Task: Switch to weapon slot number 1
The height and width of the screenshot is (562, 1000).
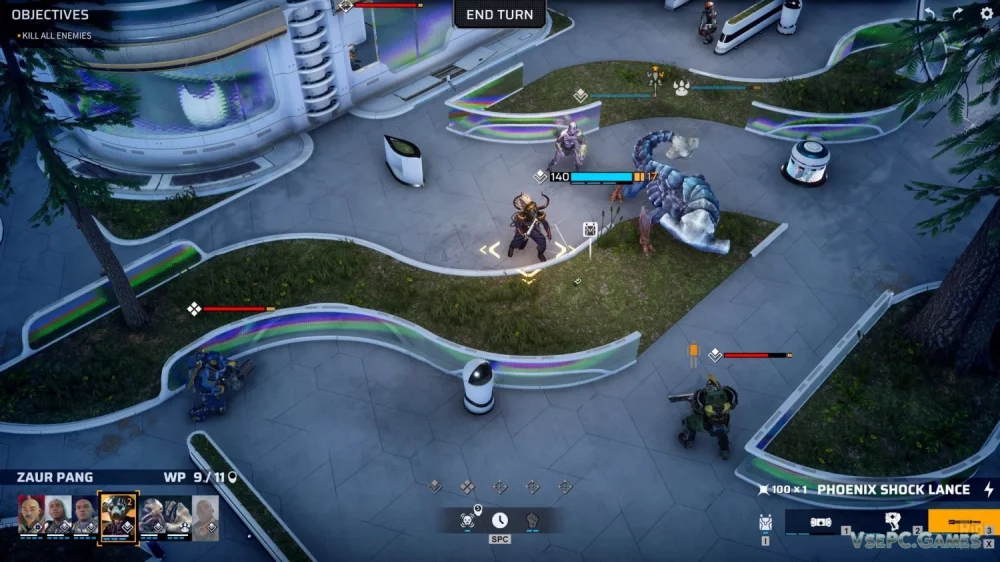Action: click(x=820, y=522)
